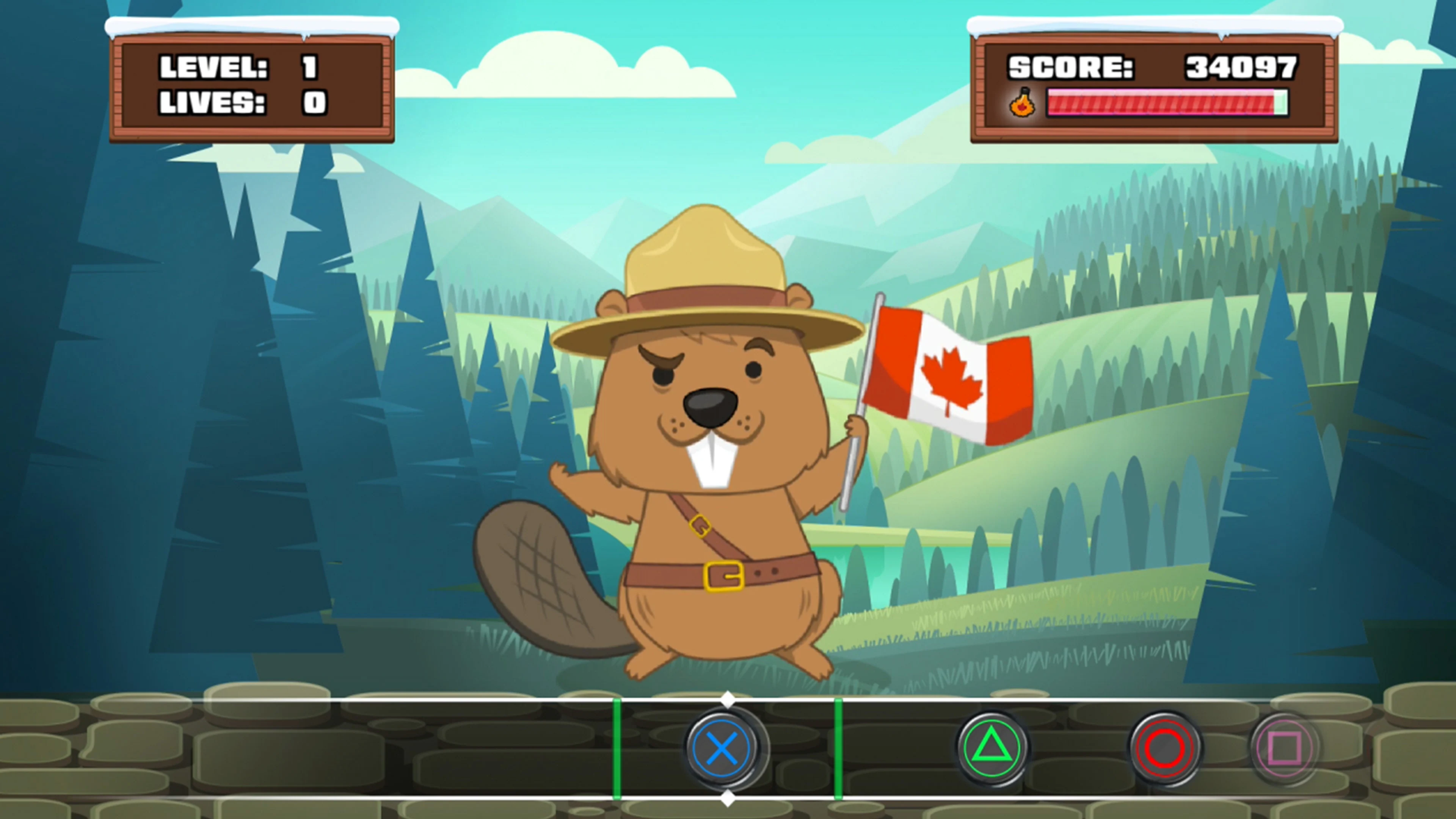Click the beaver mascot character
Screen dimensions: 1456x819
695,480
